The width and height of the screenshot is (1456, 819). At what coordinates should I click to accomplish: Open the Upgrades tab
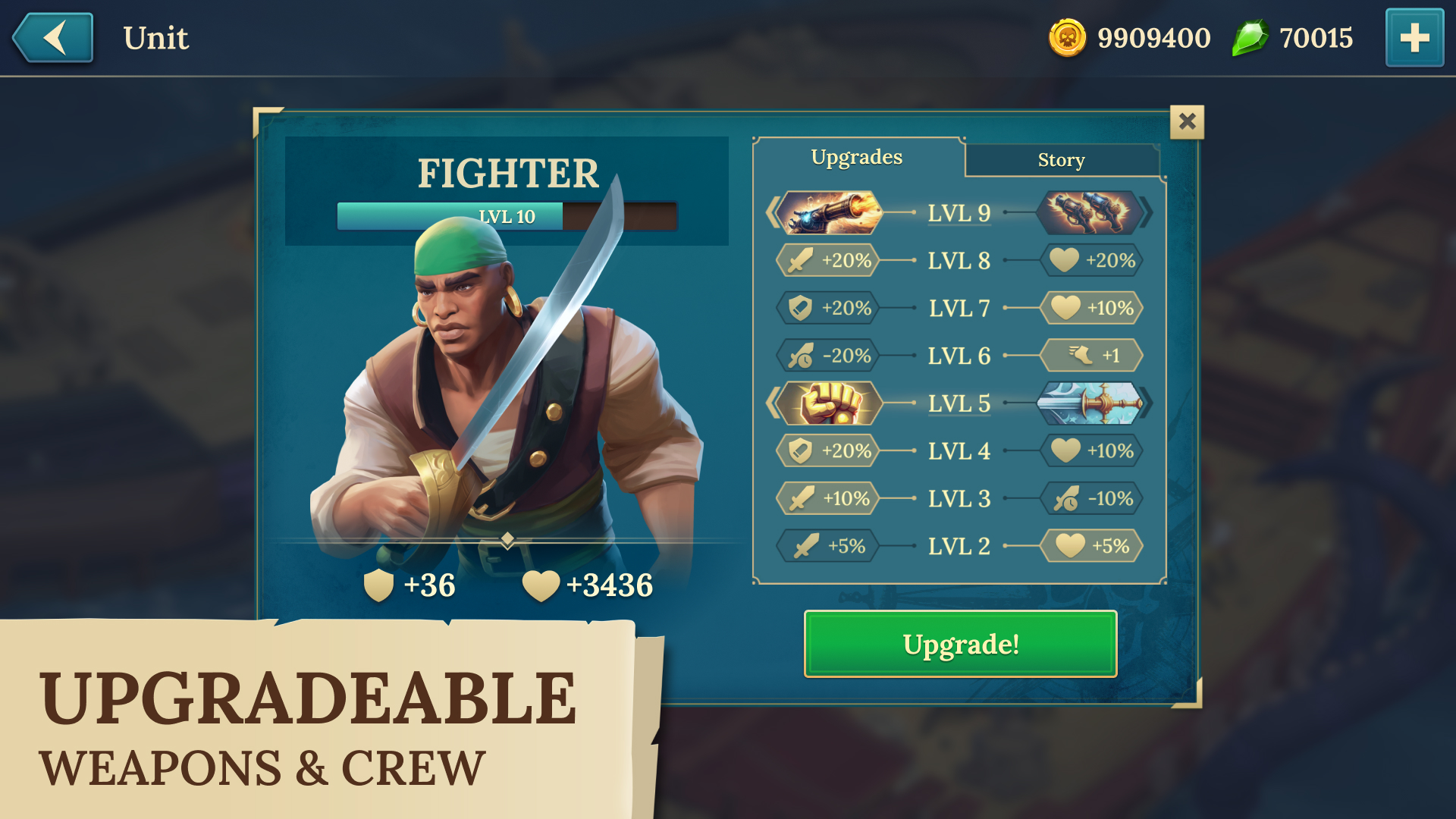click(857, 157)
